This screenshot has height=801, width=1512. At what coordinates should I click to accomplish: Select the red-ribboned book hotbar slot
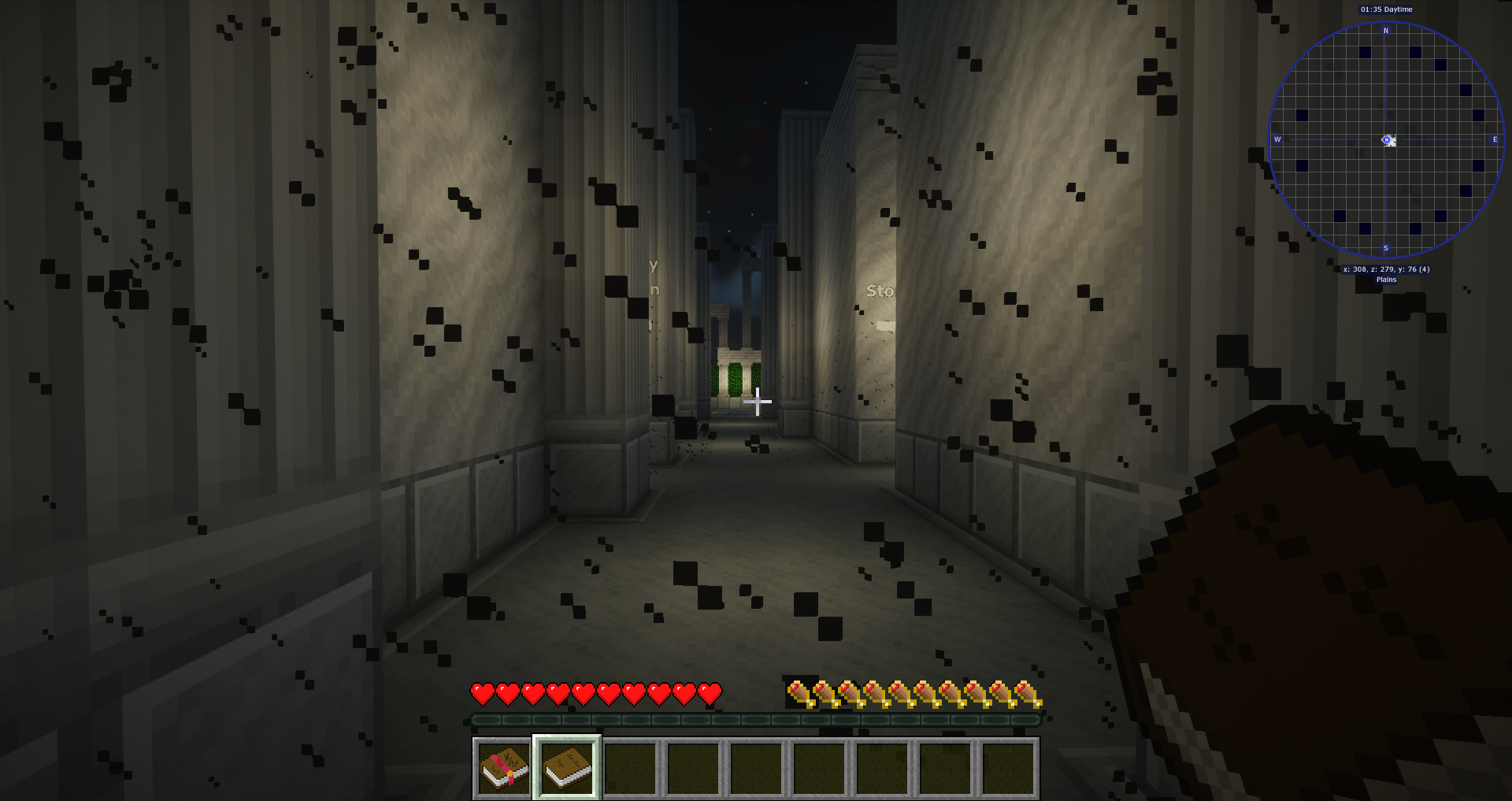point(504,768)
